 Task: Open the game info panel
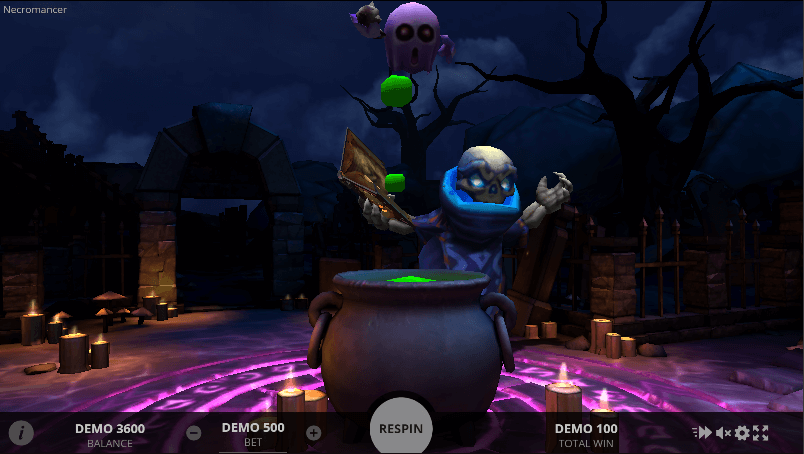pyautogui.click(x=21, y=433)
